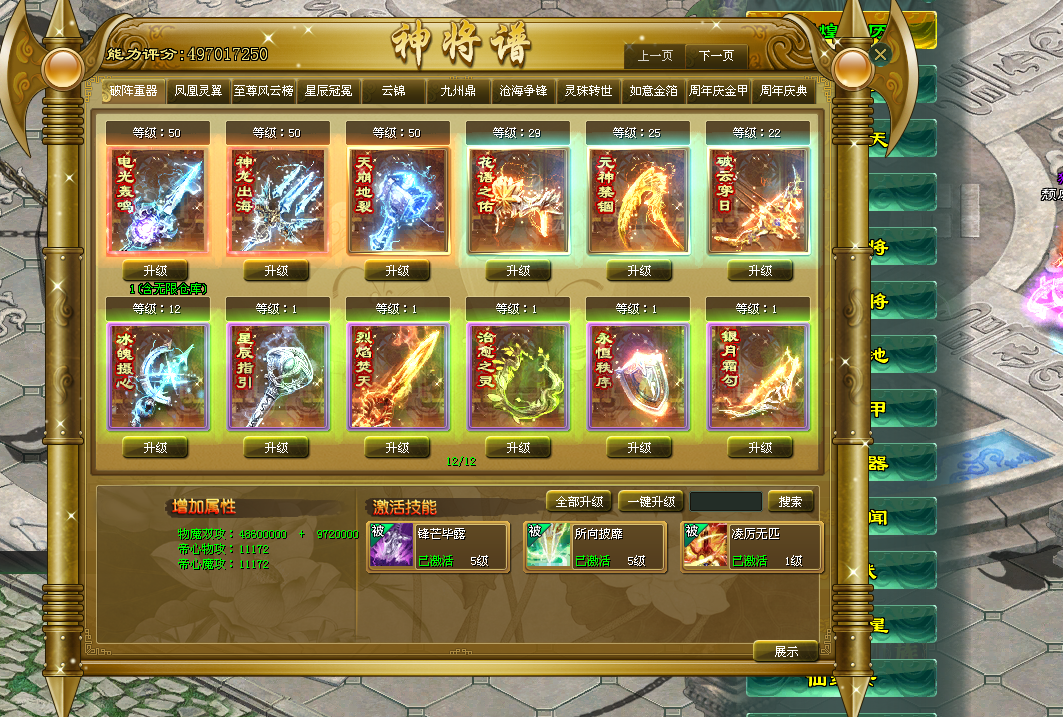Click the 展示 button
The image size is (1063, 717).
(x=786, y=652)
